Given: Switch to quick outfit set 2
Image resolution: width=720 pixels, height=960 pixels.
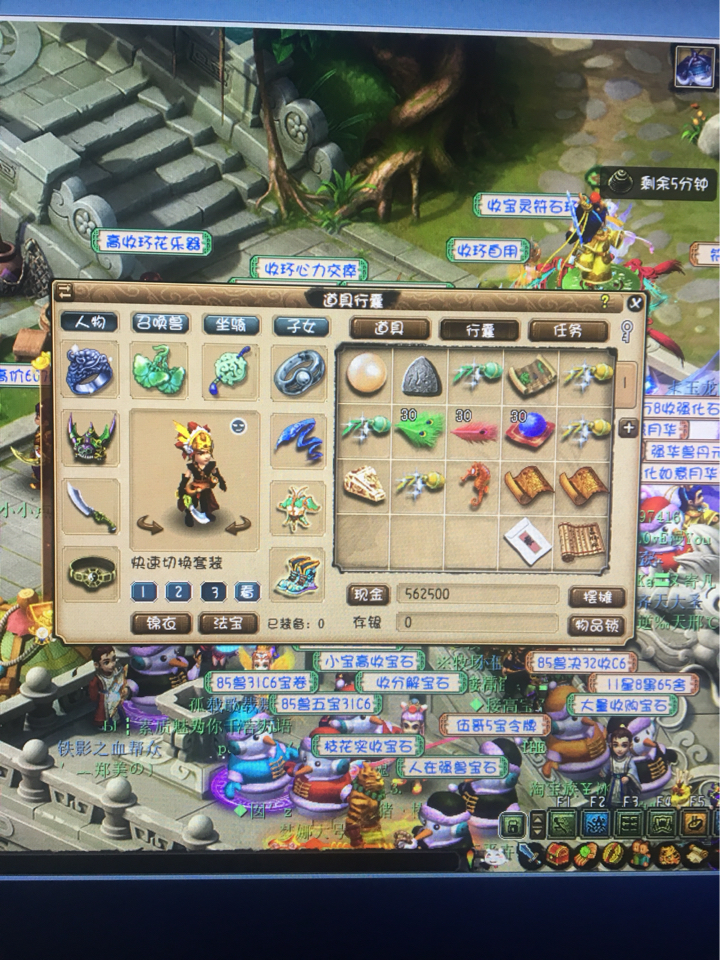Looking at the screenshot, I should 177,591.
